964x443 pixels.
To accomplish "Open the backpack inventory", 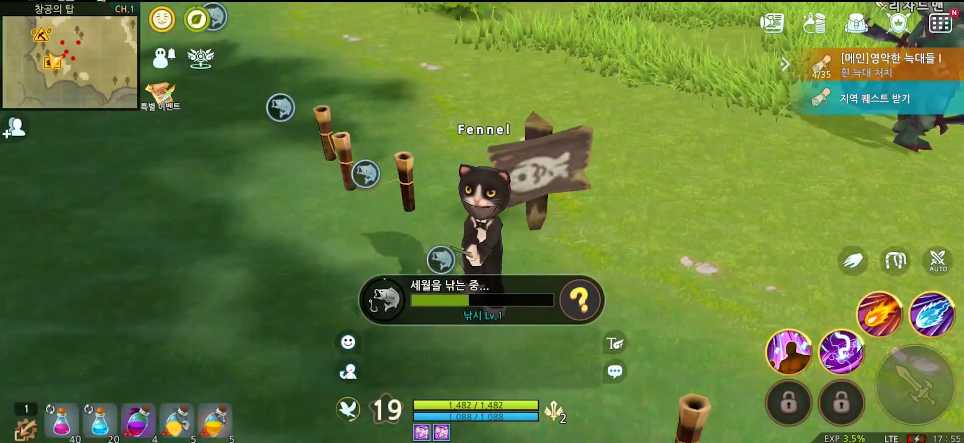I will click(x=855, y=22).
